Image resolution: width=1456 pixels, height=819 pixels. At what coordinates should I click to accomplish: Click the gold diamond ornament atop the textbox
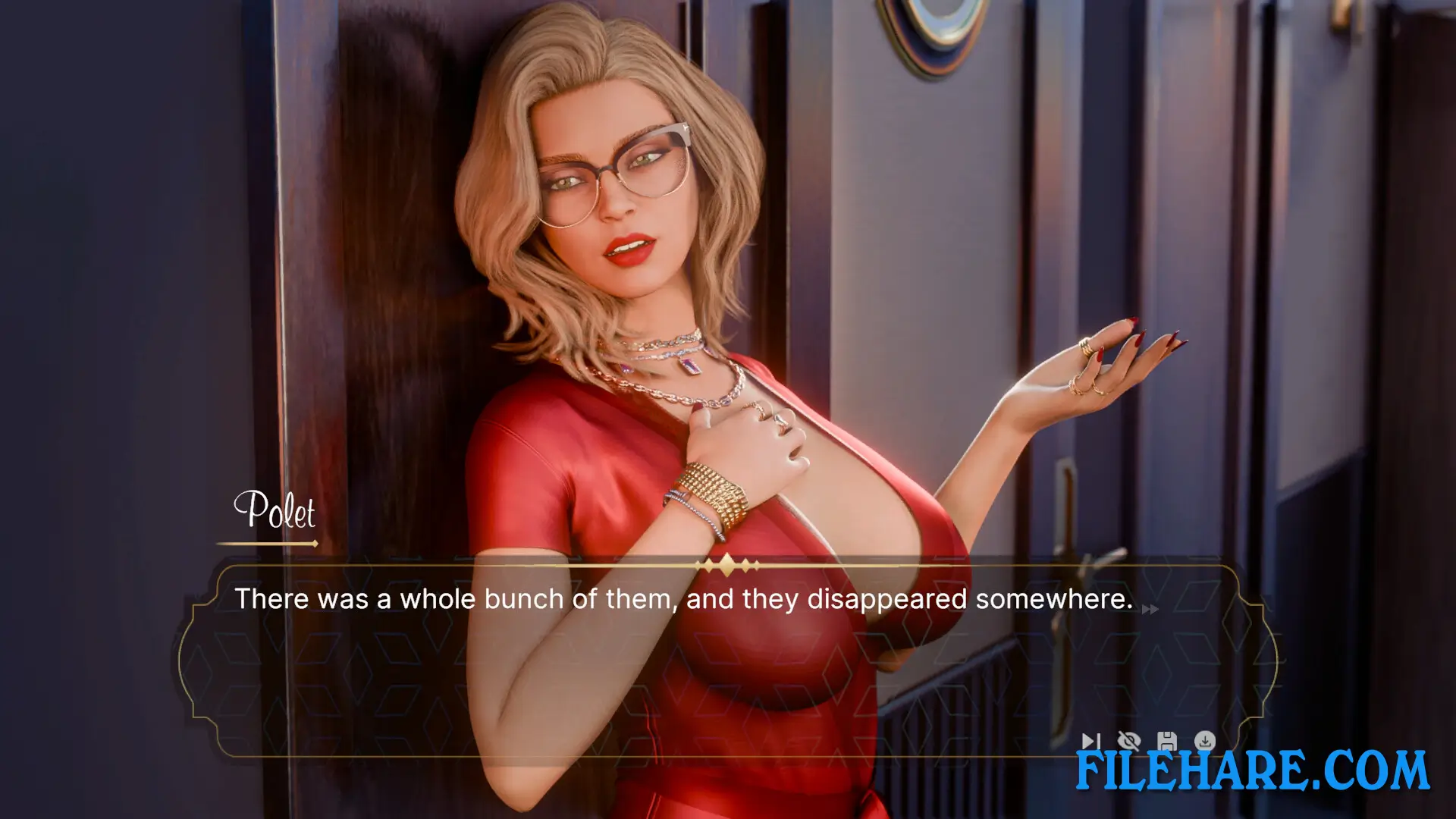pyautogui.click(x=726, y=564)
